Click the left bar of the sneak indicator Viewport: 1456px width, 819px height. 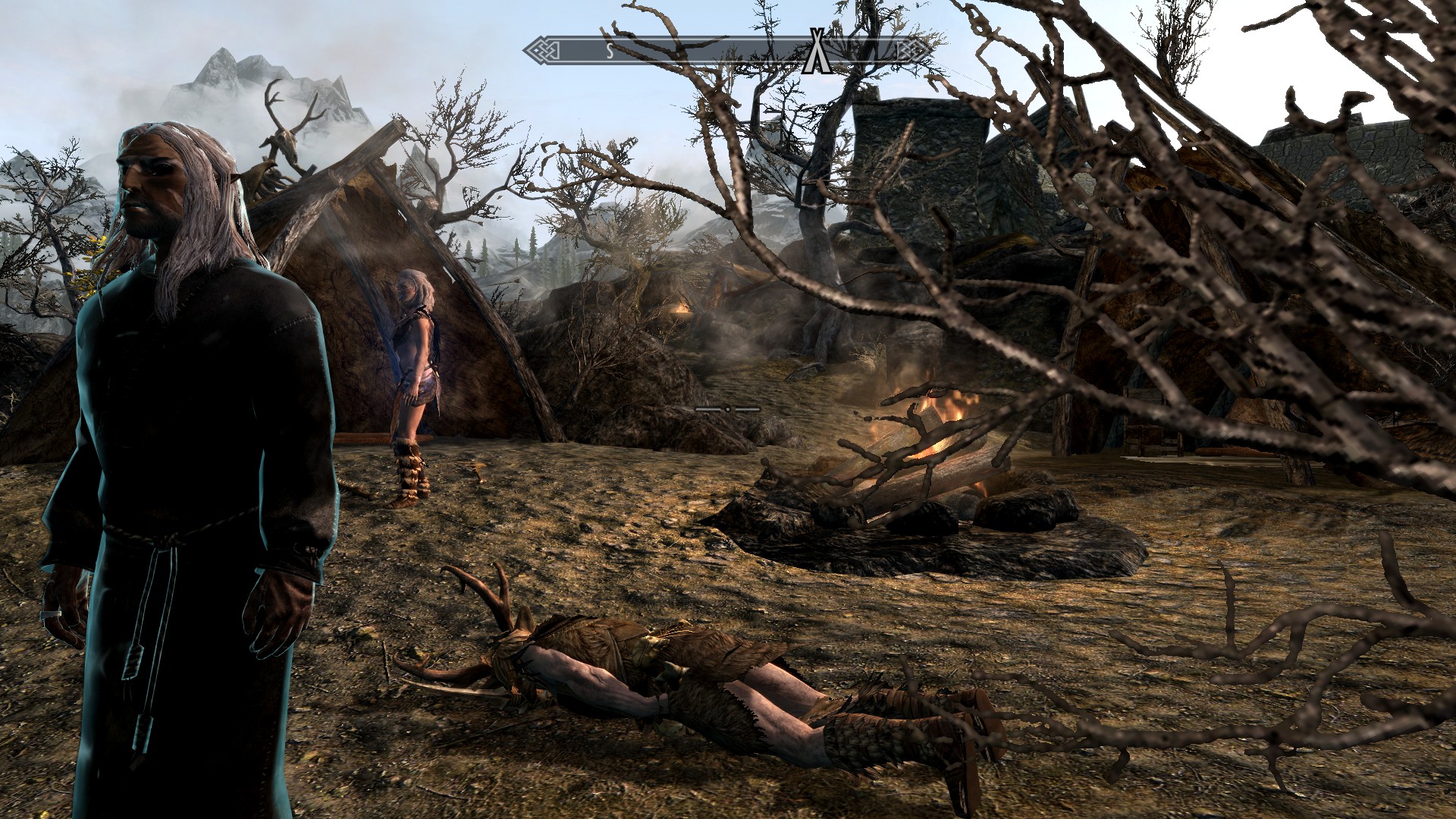pos(709,407)
